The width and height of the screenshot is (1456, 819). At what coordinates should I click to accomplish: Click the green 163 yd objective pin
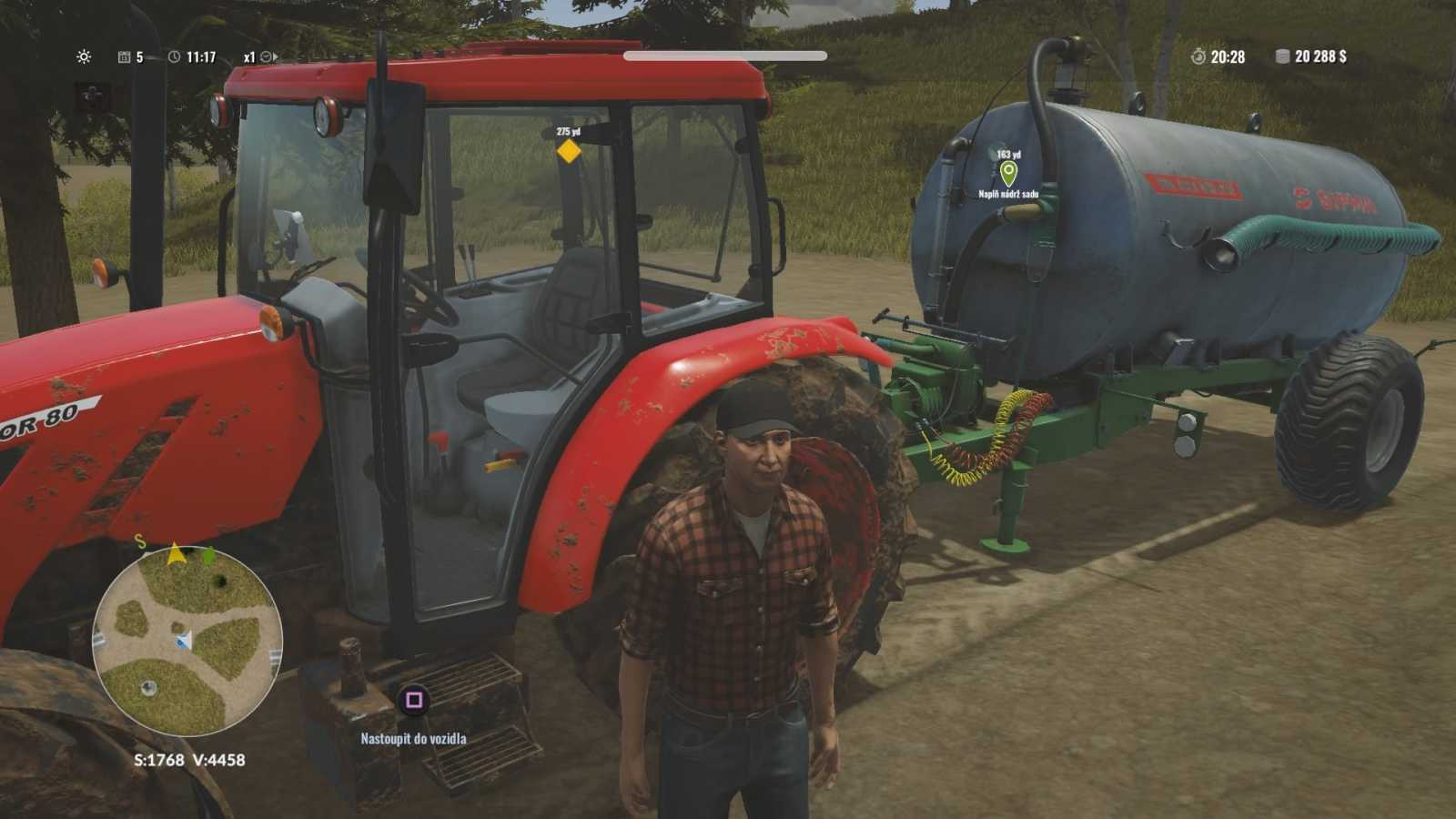[1008, 173]
